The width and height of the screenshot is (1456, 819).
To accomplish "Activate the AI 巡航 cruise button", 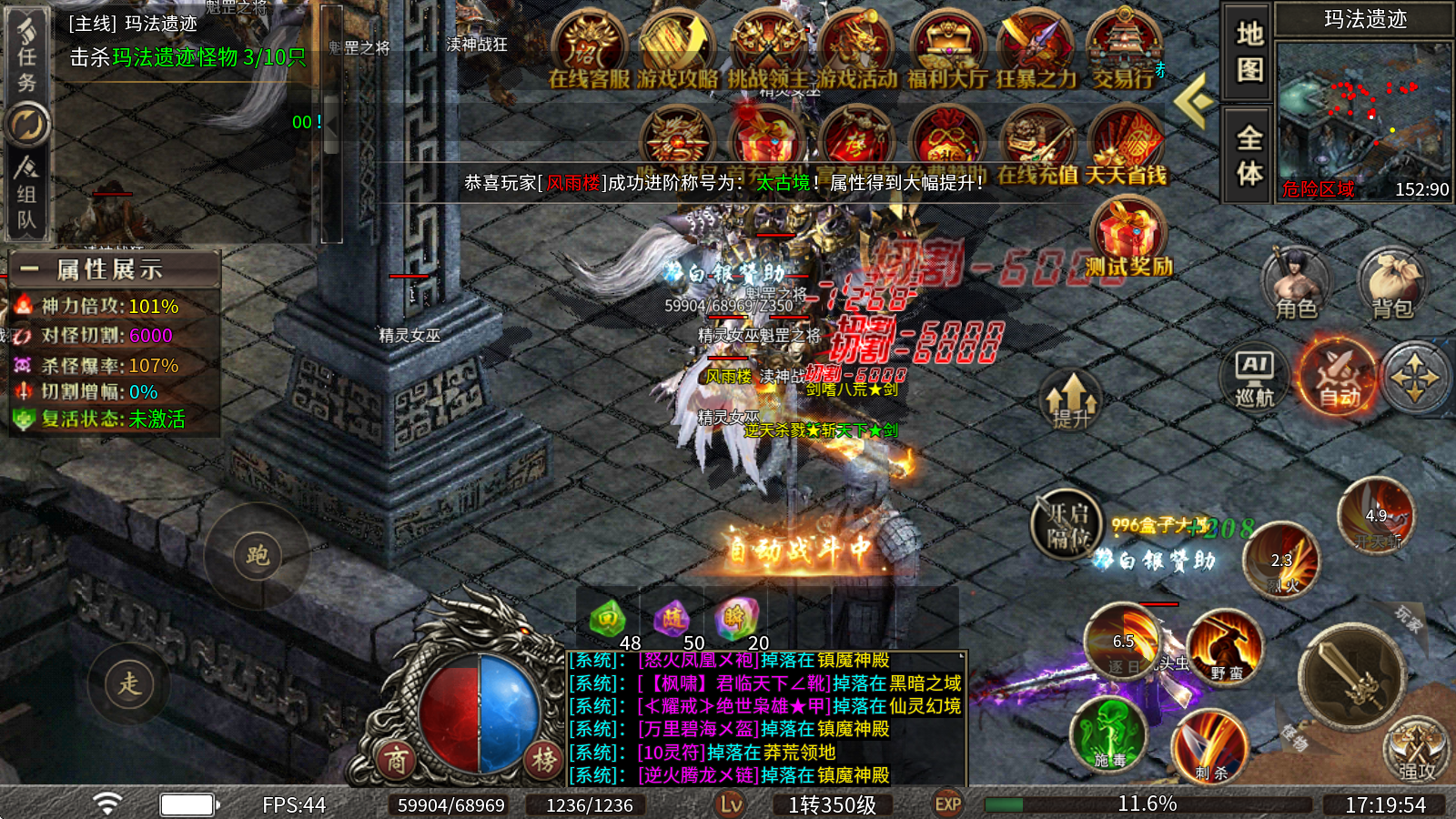I will pyautogui.click(x=1255, y=377).
